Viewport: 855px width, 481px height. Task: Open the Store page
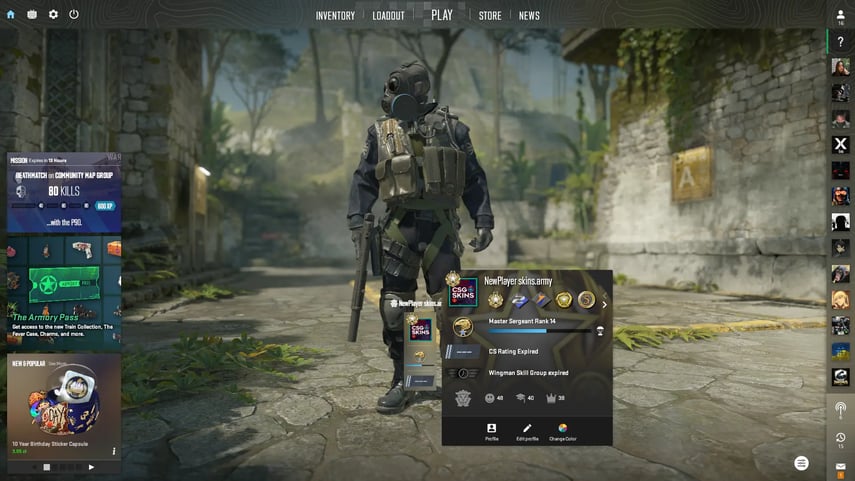(x=490, y=16)
